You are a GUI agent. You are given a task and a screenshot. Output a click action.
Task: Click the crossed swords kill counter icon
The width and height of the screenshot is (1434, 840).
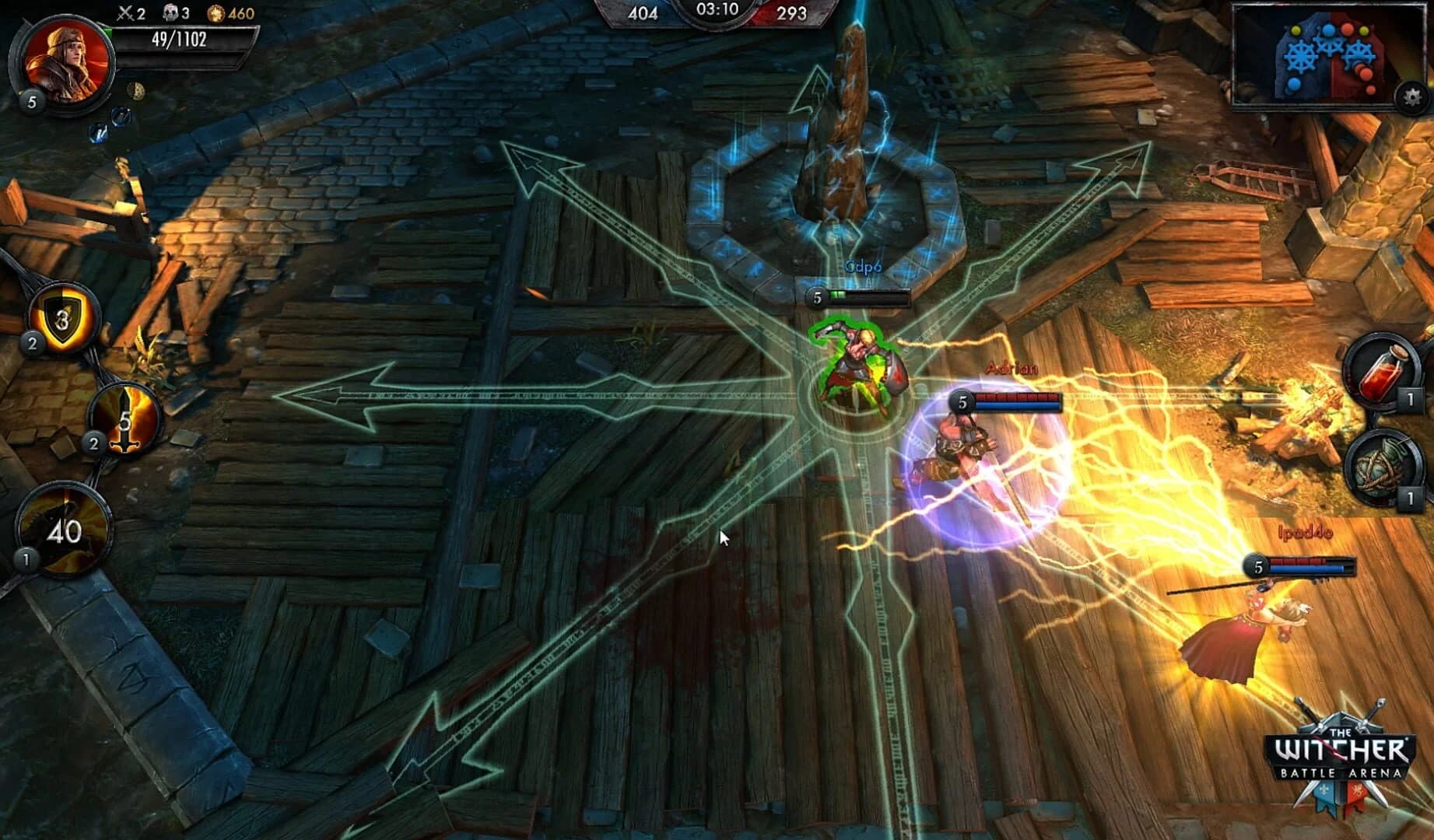pyautogui.click(x=126, y=12)
